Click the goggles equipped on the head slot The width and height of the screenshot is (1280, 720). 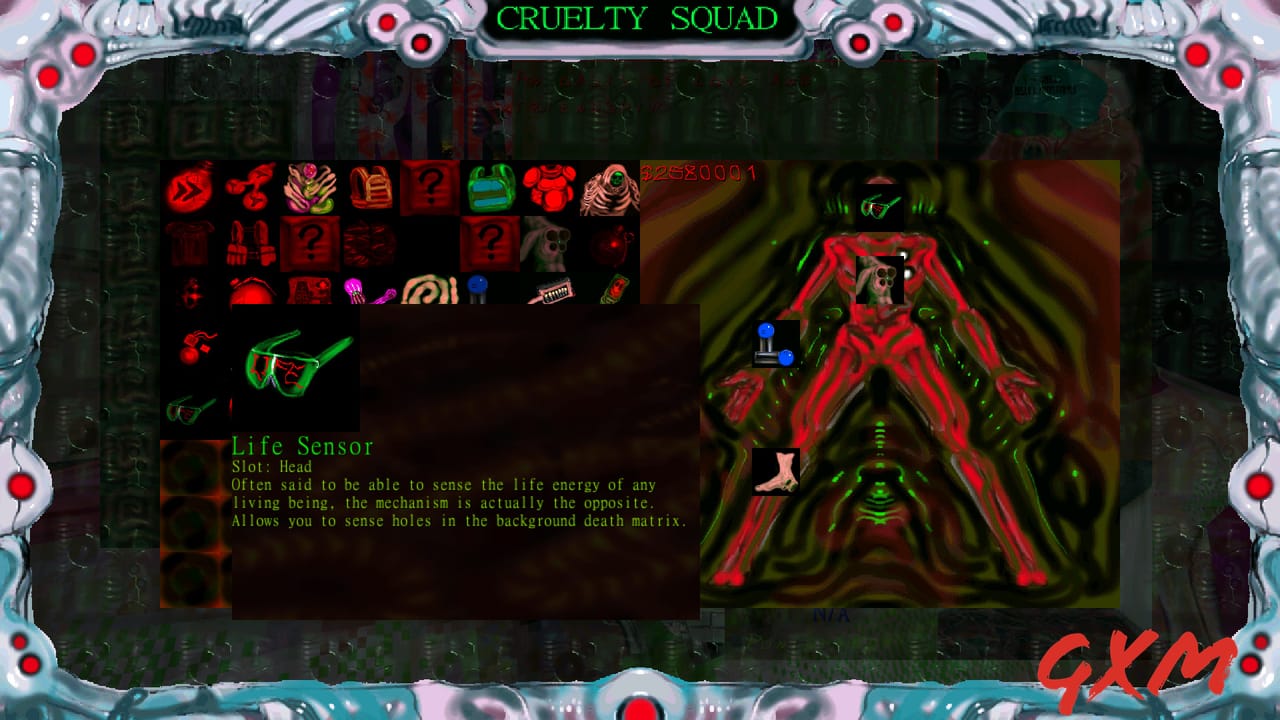[x=878, y=206]
